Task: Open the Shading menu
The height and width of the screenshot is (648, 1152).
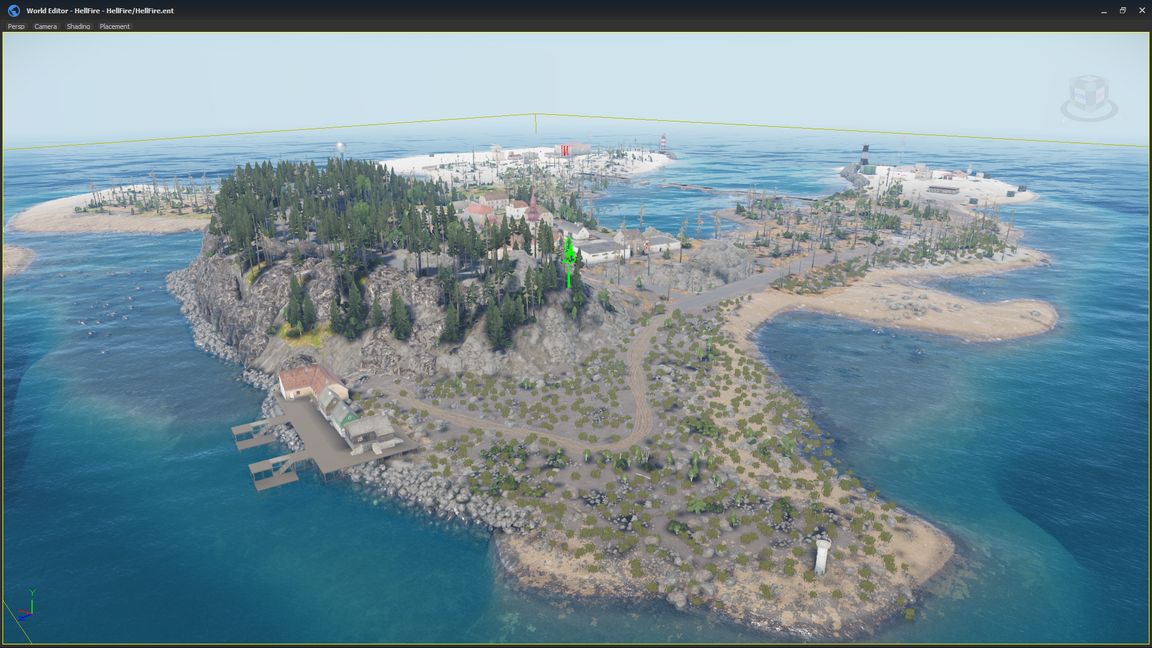Action: (78, 26)
